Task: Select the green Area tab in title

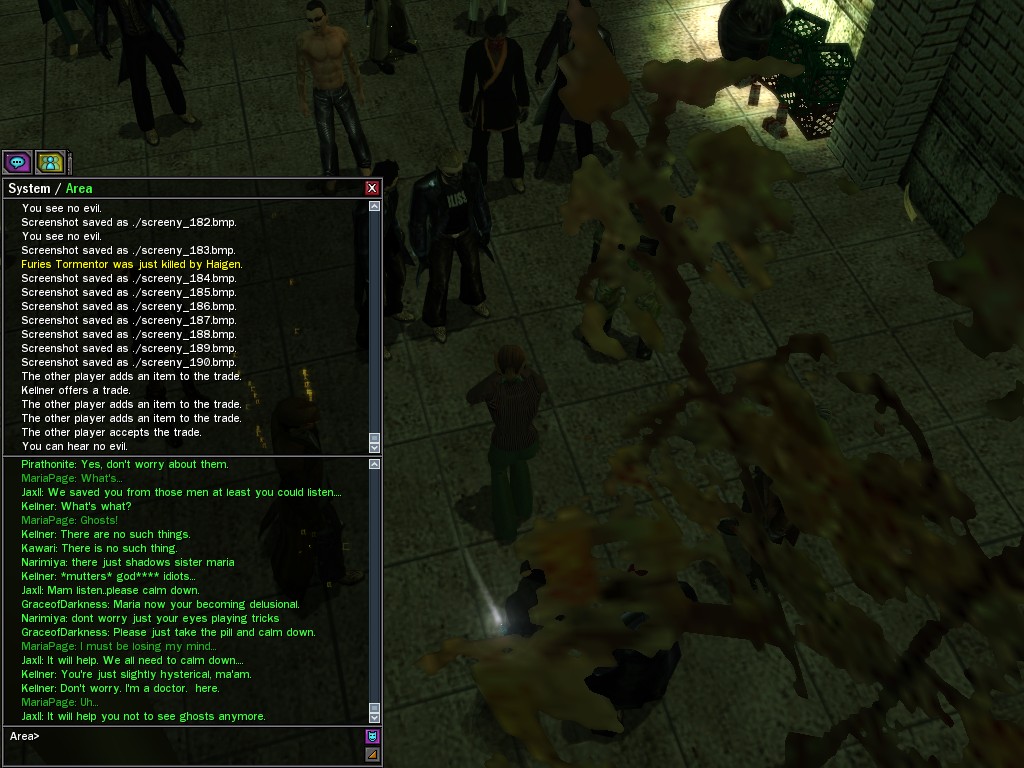Action: pos(79,188)
